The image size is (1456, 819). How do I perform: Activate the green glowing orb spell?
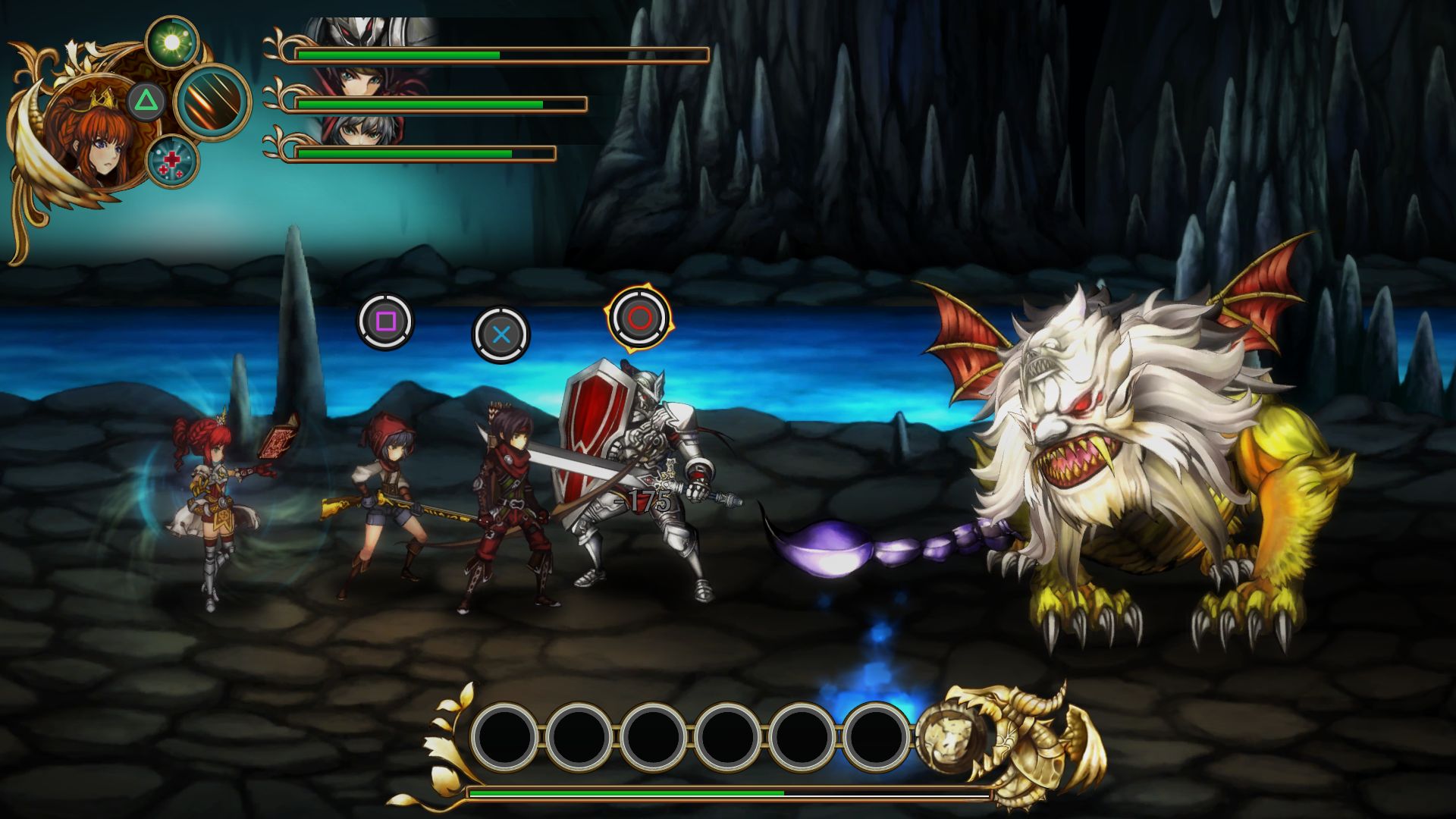coord(172,42)
